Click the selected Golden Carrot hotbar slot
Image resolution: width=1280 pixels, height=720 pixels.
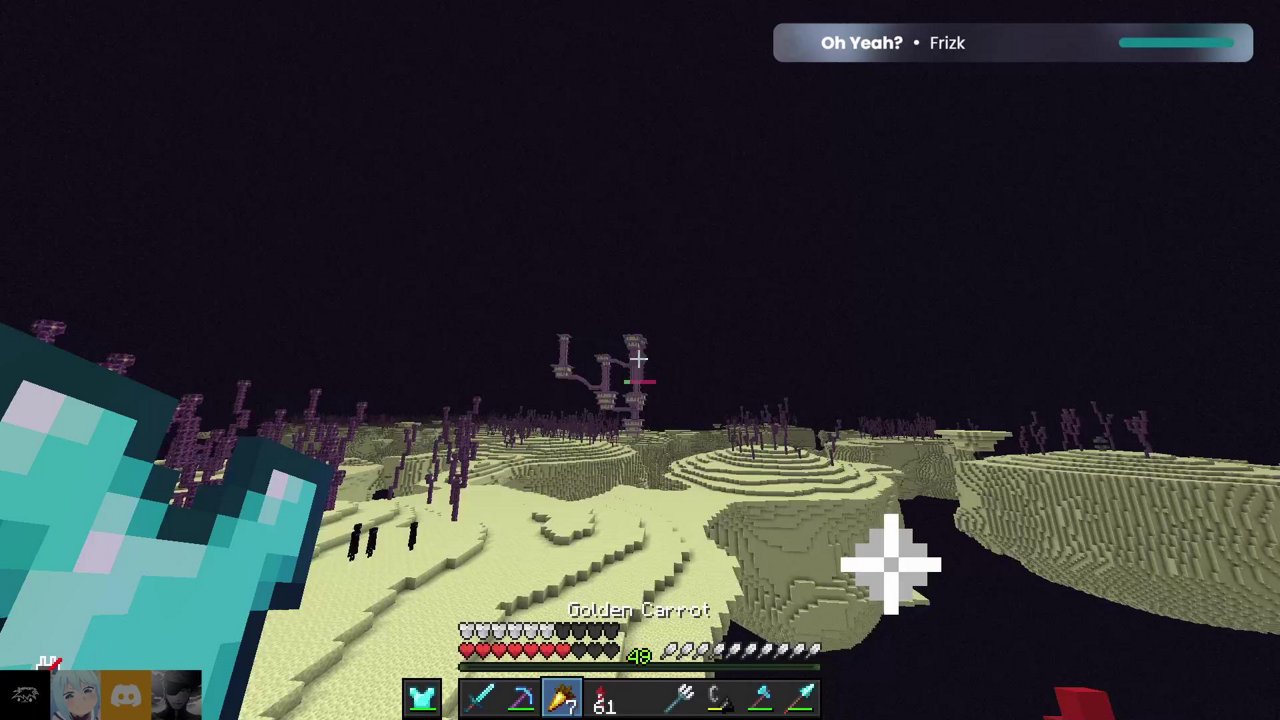pos(561,697)
